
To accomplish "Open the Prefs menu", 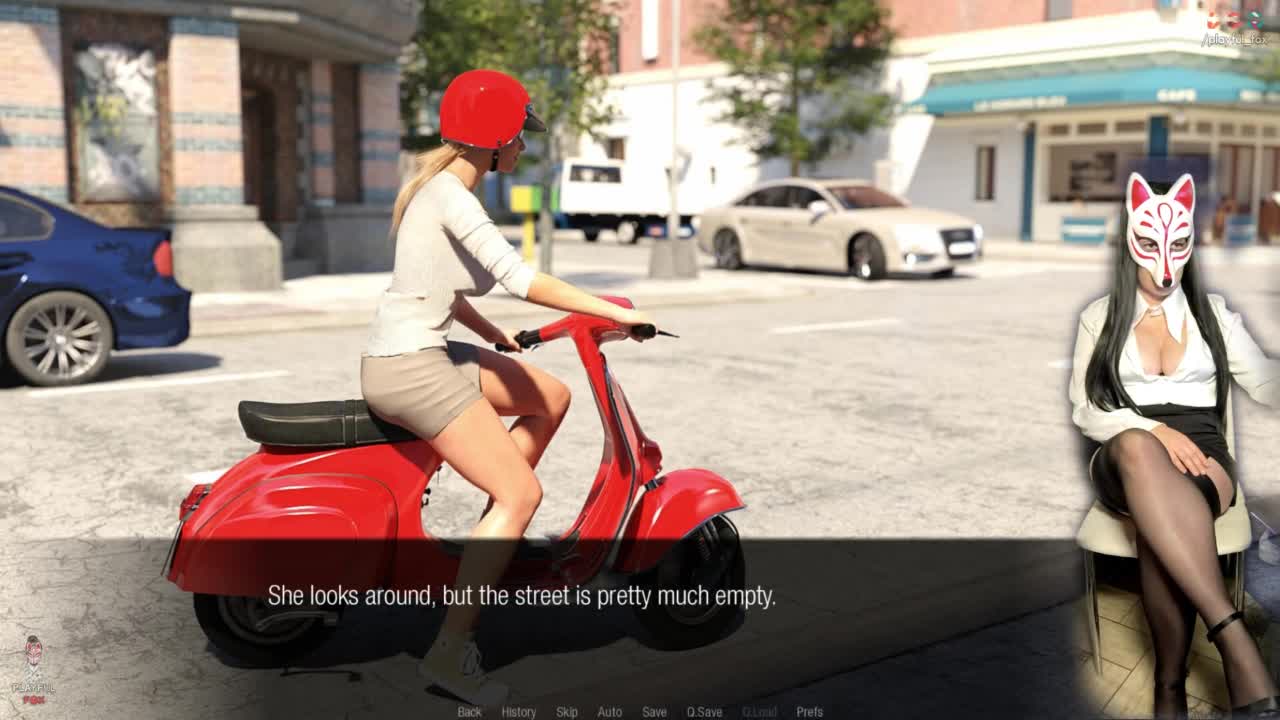I will coord(810,712).
